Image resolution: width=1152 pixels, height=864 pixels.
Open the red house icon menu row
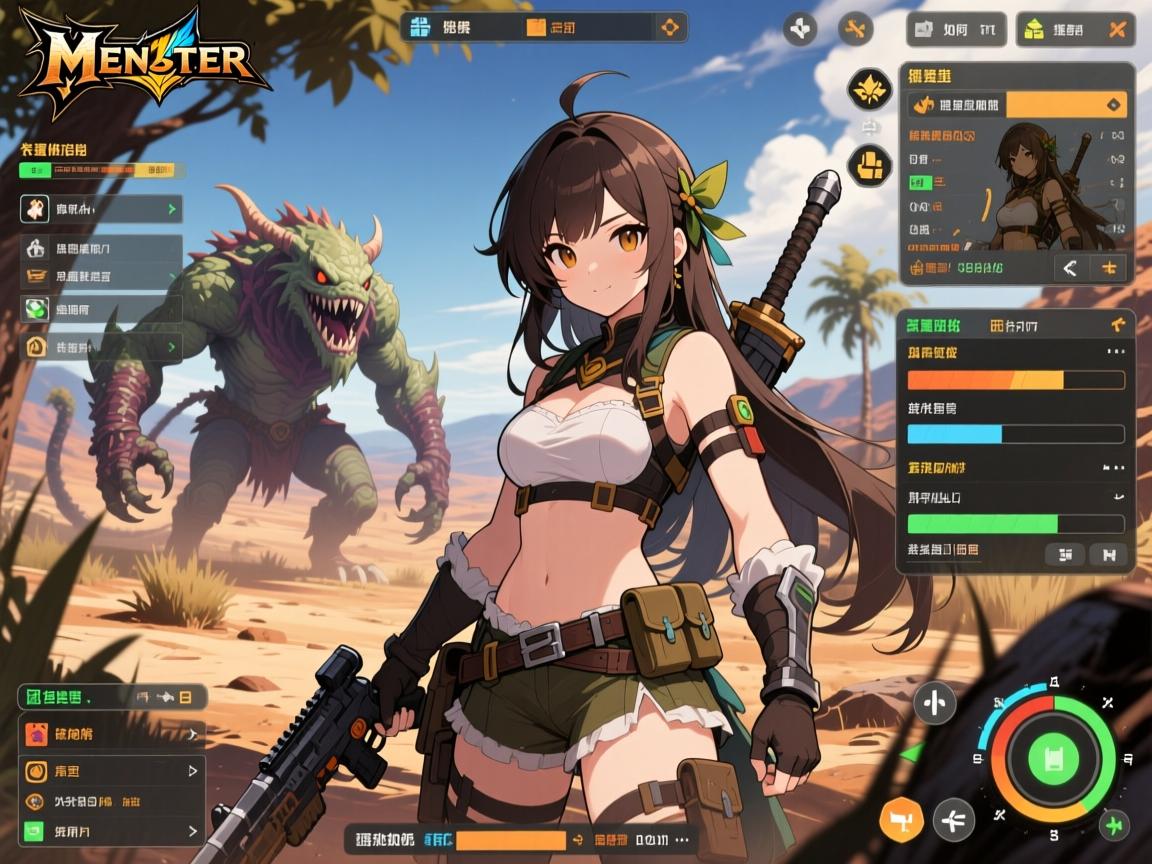point(112,735)
